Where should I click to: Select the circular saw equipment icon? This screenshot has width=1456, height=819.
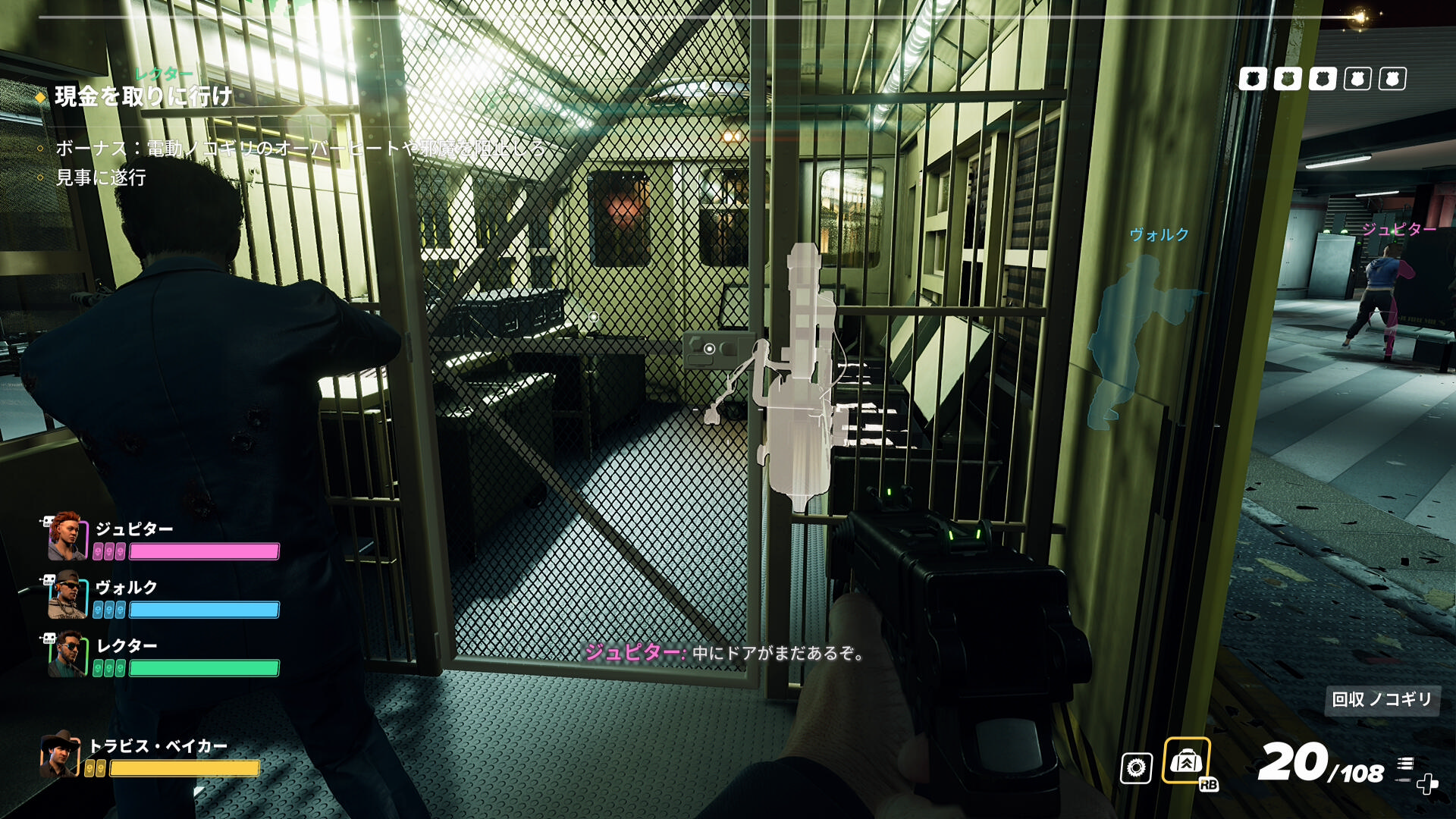(x=1136, y=768)
